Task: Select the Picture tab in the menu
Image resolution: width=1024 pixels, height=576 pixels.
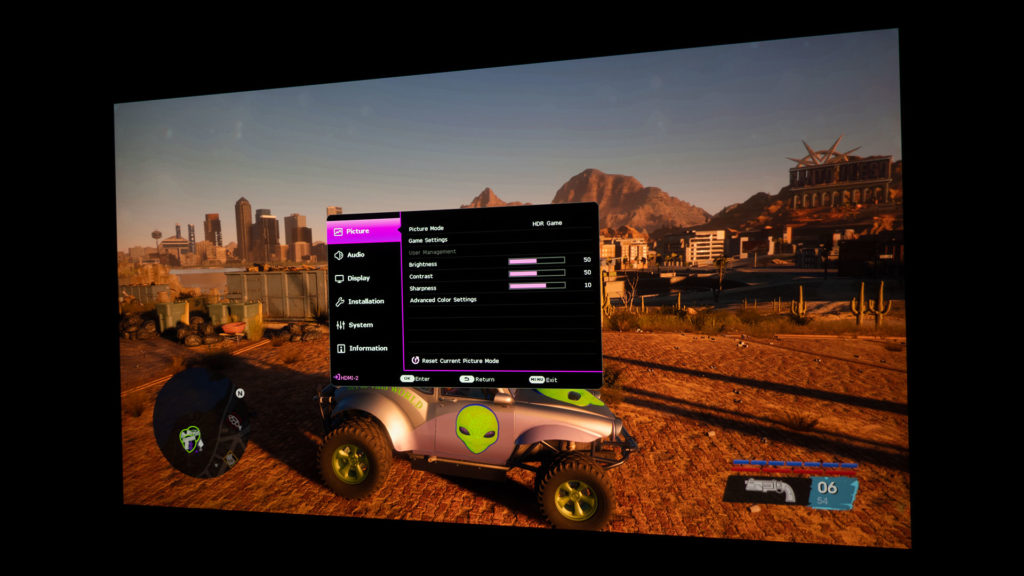Action: point(358,231)
